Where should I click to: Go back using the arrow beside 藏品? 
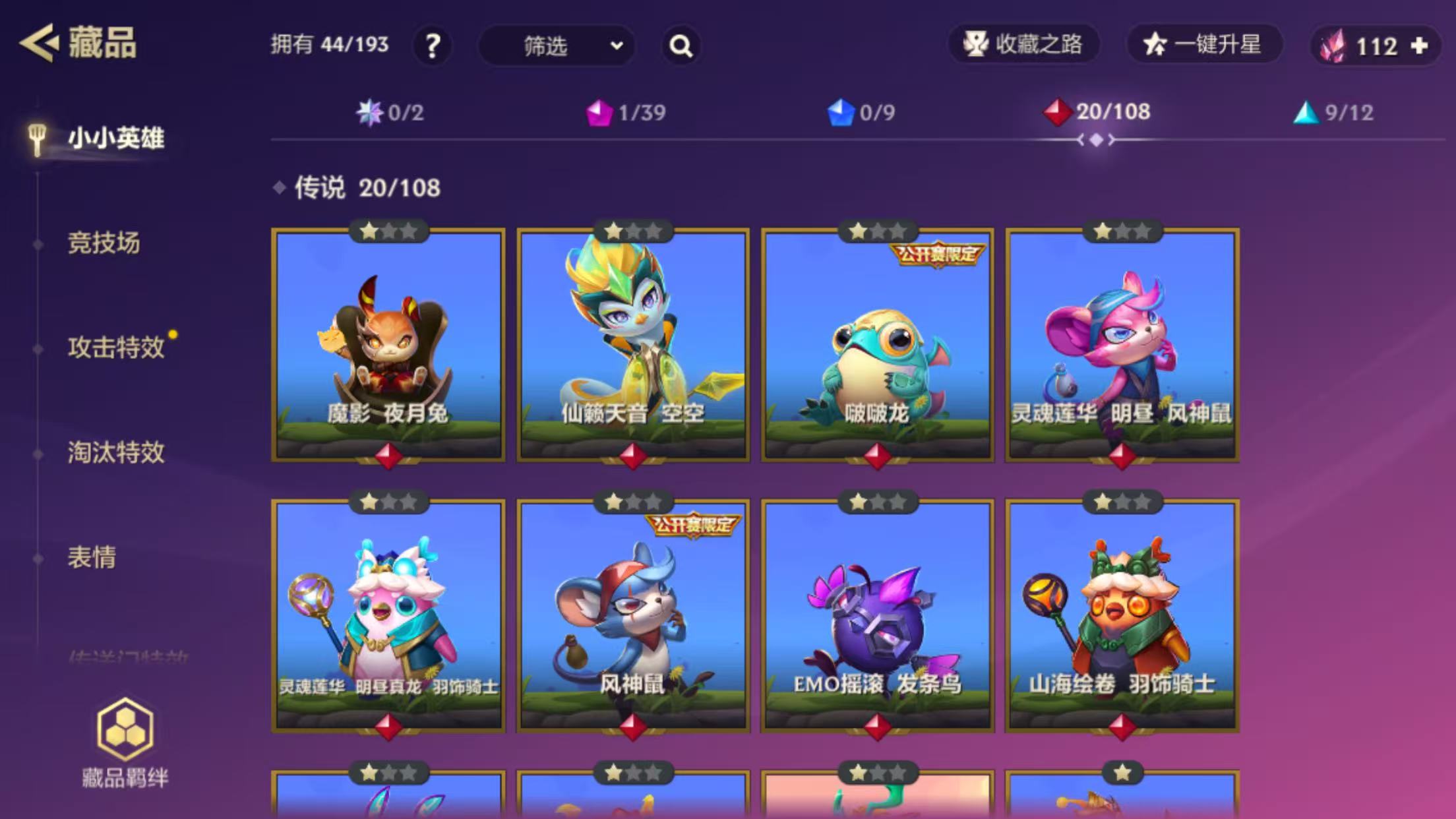38,44
